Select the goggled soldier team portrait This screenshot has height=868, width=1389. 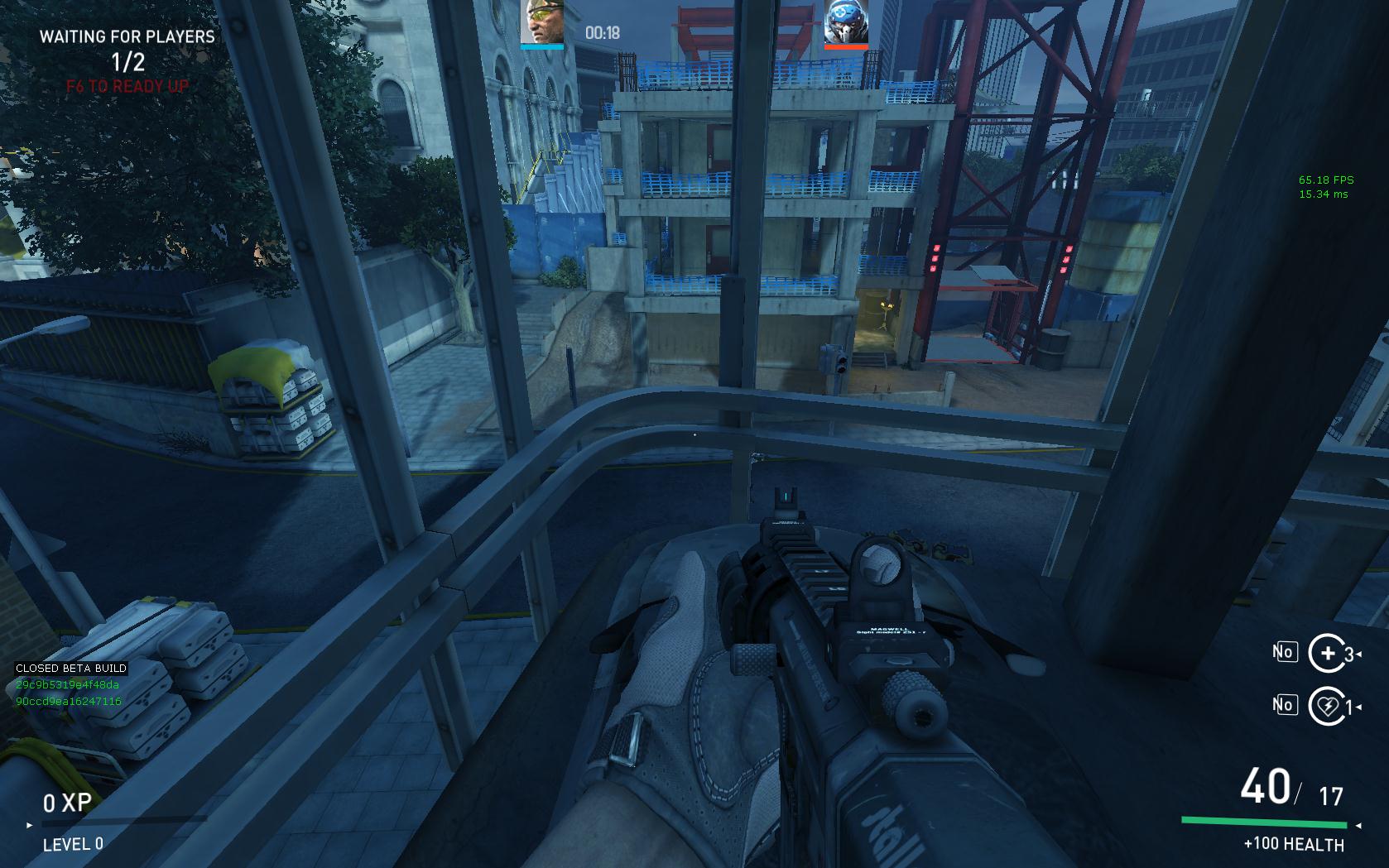pos(542,22)
